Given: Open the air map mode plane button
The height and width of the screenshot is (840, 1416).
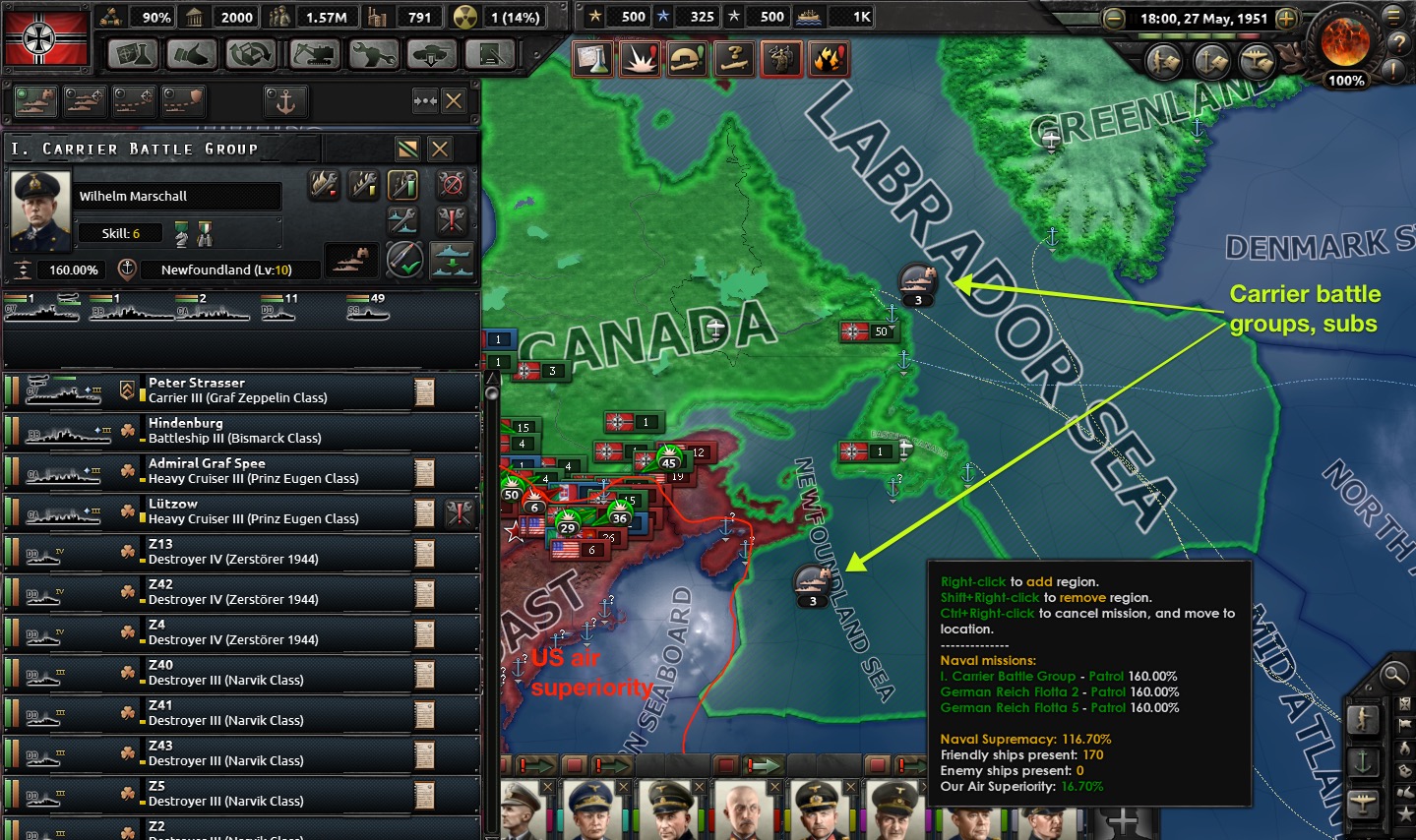Looking at the screenshot, I should 1363,805.
